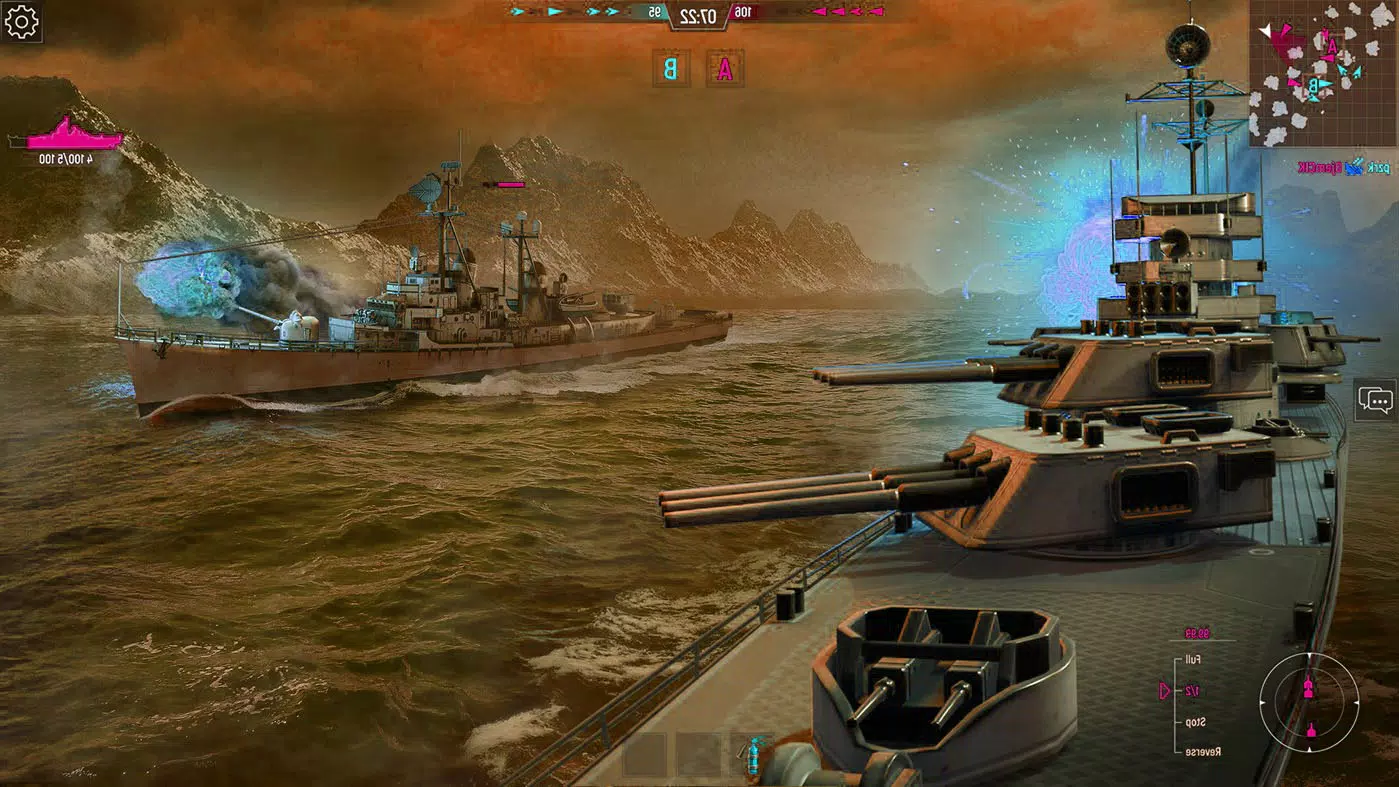
Task: Open the settings gear menu
Action: pos(21,22)
